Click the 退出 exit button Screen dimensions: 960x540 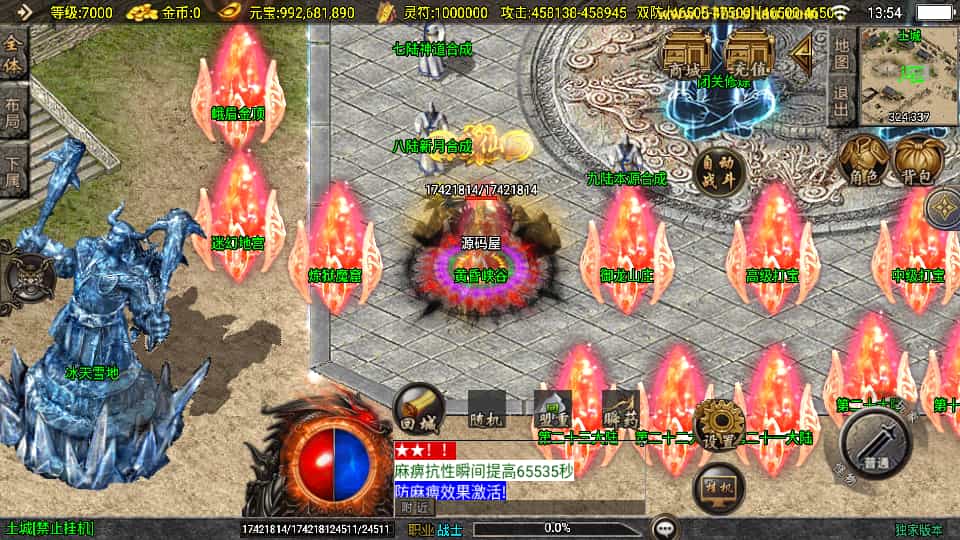click(x=841, y=100)
